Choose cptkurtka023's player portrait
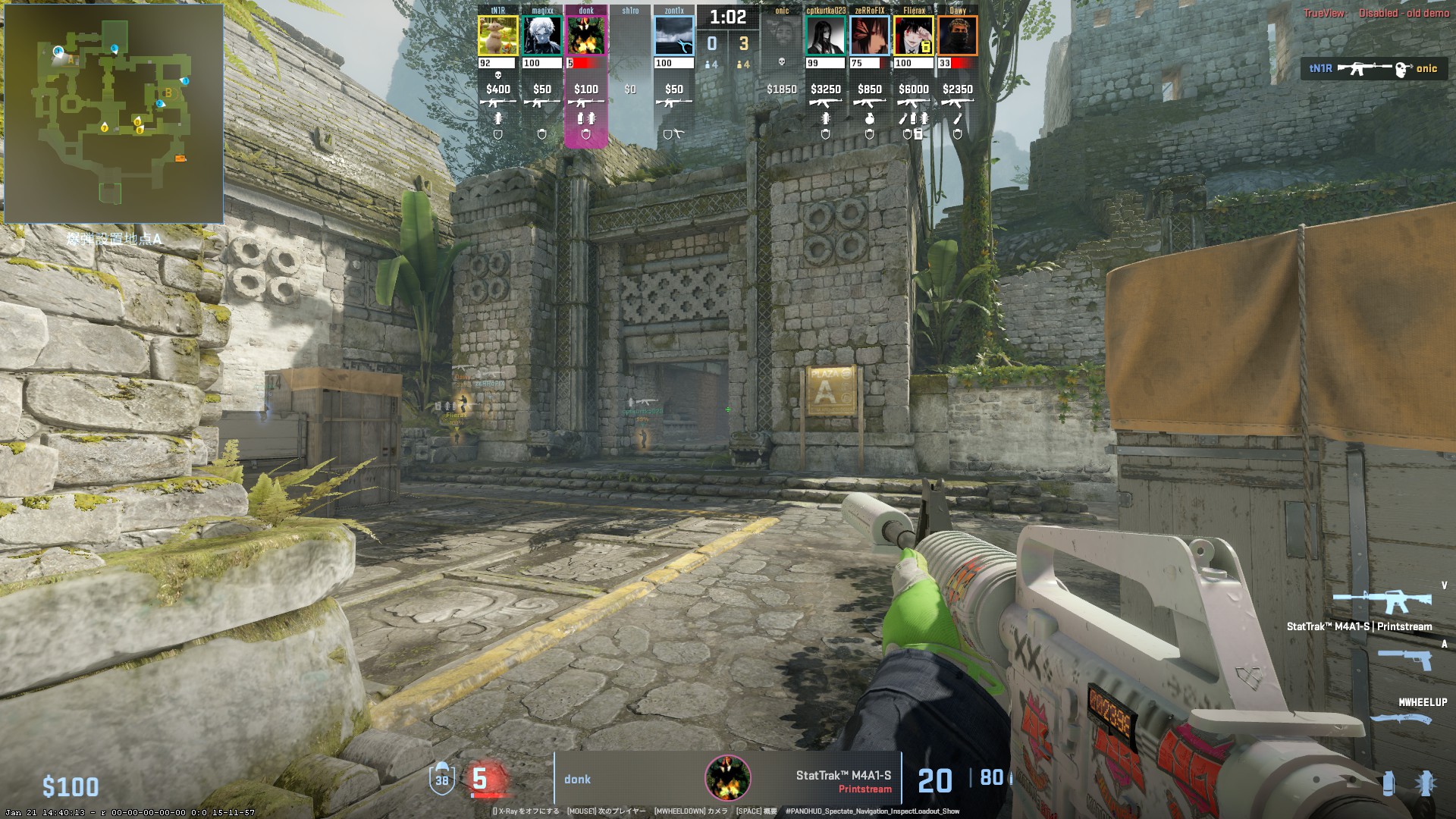This screenshot has height=819, width=1456. pyautogui.click(x=825, y=36)
